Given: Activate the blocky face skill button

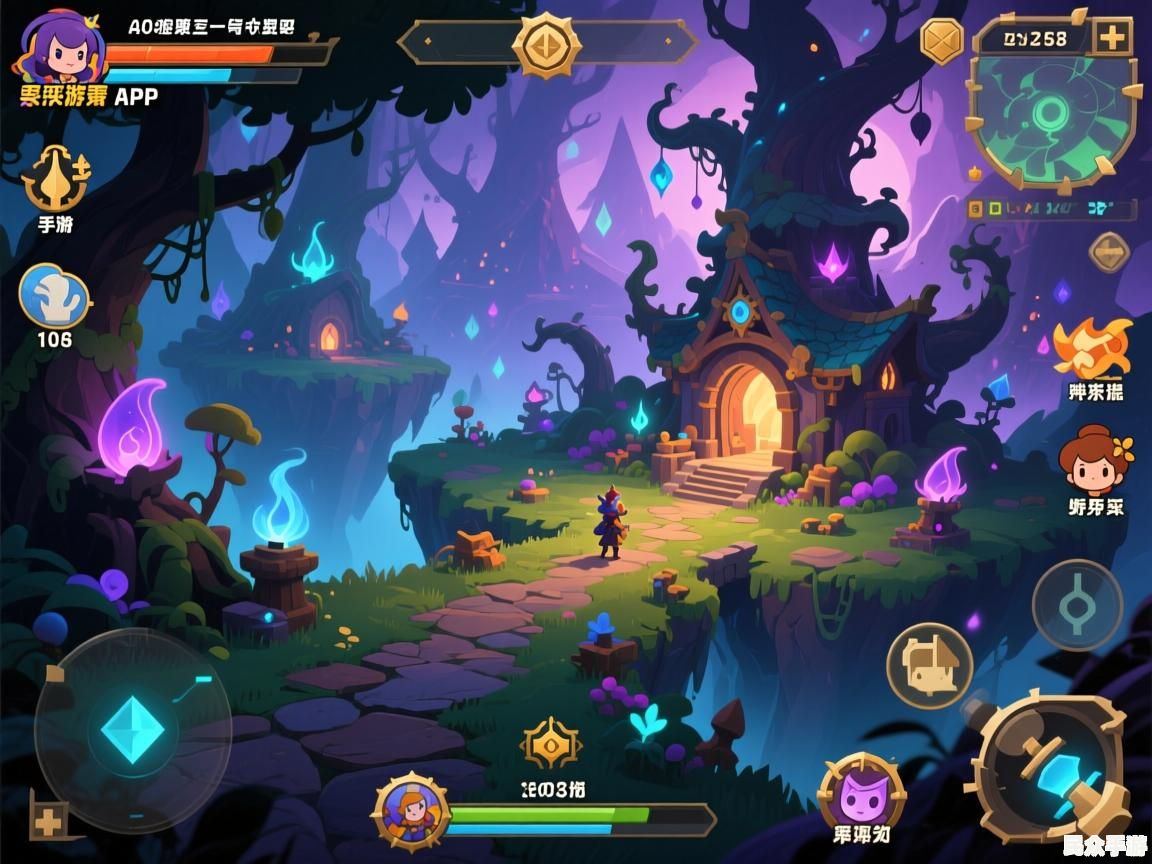Looking at the screenshot, I should [930, 665].
